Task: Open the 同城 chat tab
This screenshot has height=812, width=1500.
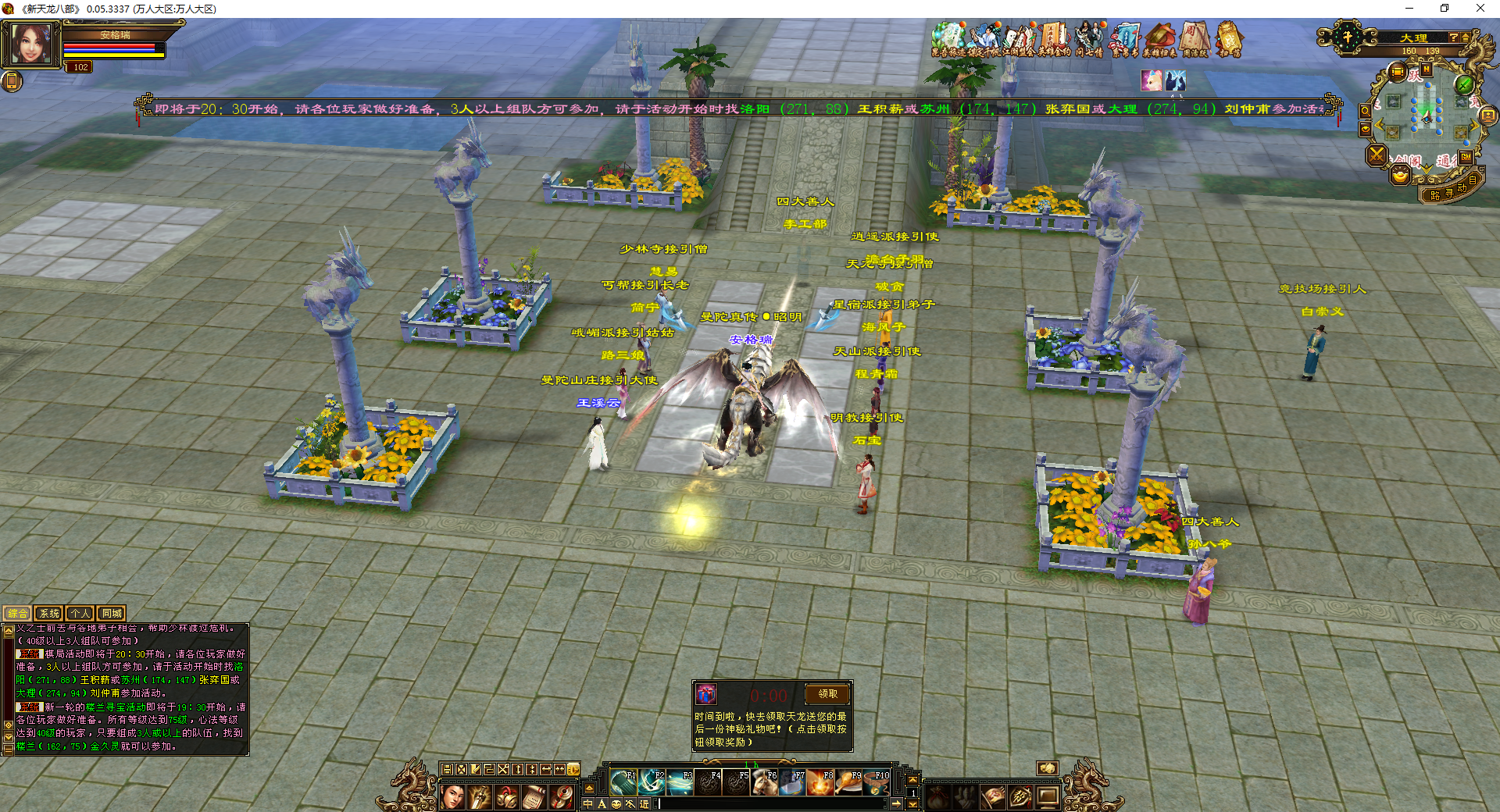Action: click(x=112, y=614)
